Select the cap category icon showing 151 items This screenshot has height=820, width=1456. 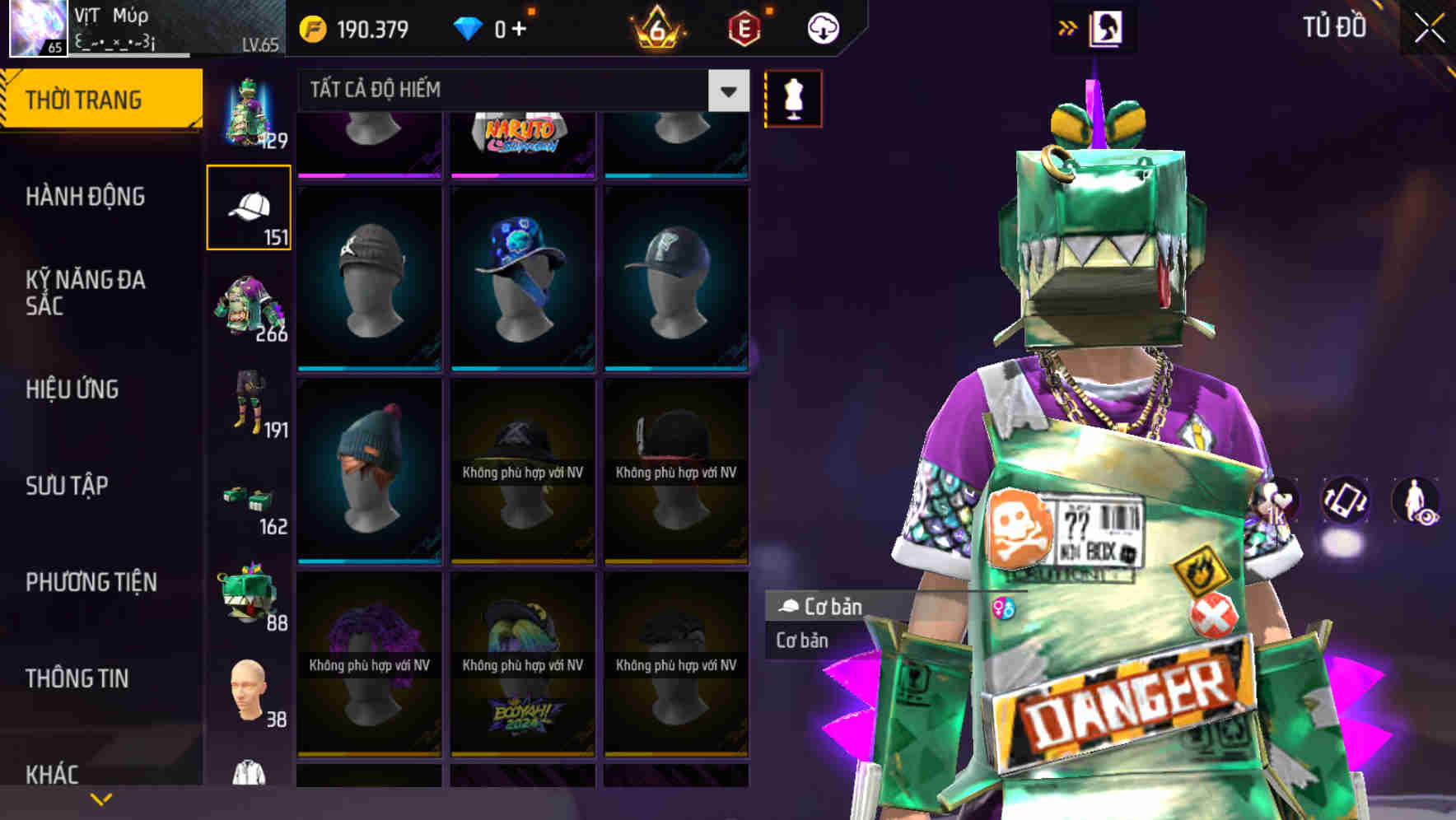250,207
